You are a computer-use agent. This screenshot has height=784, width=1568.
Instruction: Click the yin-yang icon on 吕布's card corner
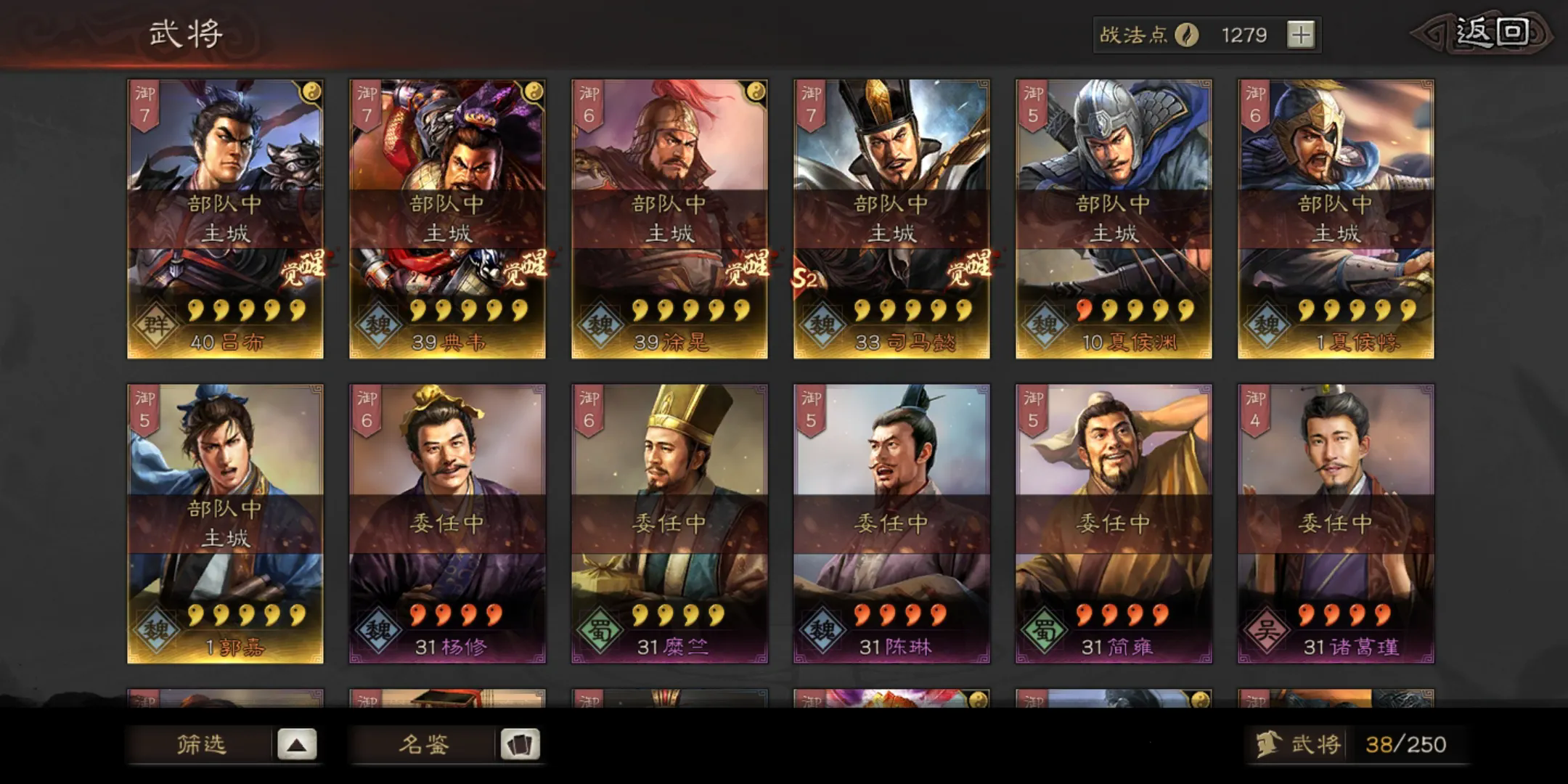tap(312, 90)
